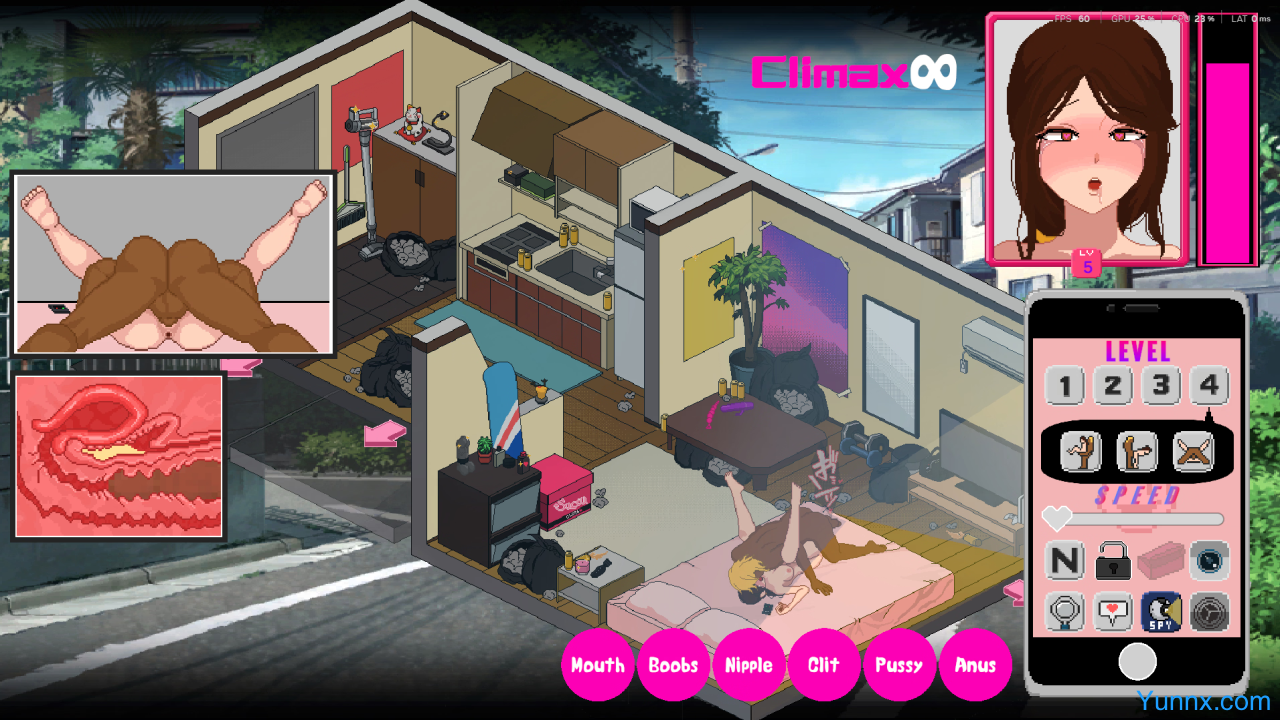Activate the SPY app icon
The width and height of the screenshot is (1280, 720).
coord(1161,611)
